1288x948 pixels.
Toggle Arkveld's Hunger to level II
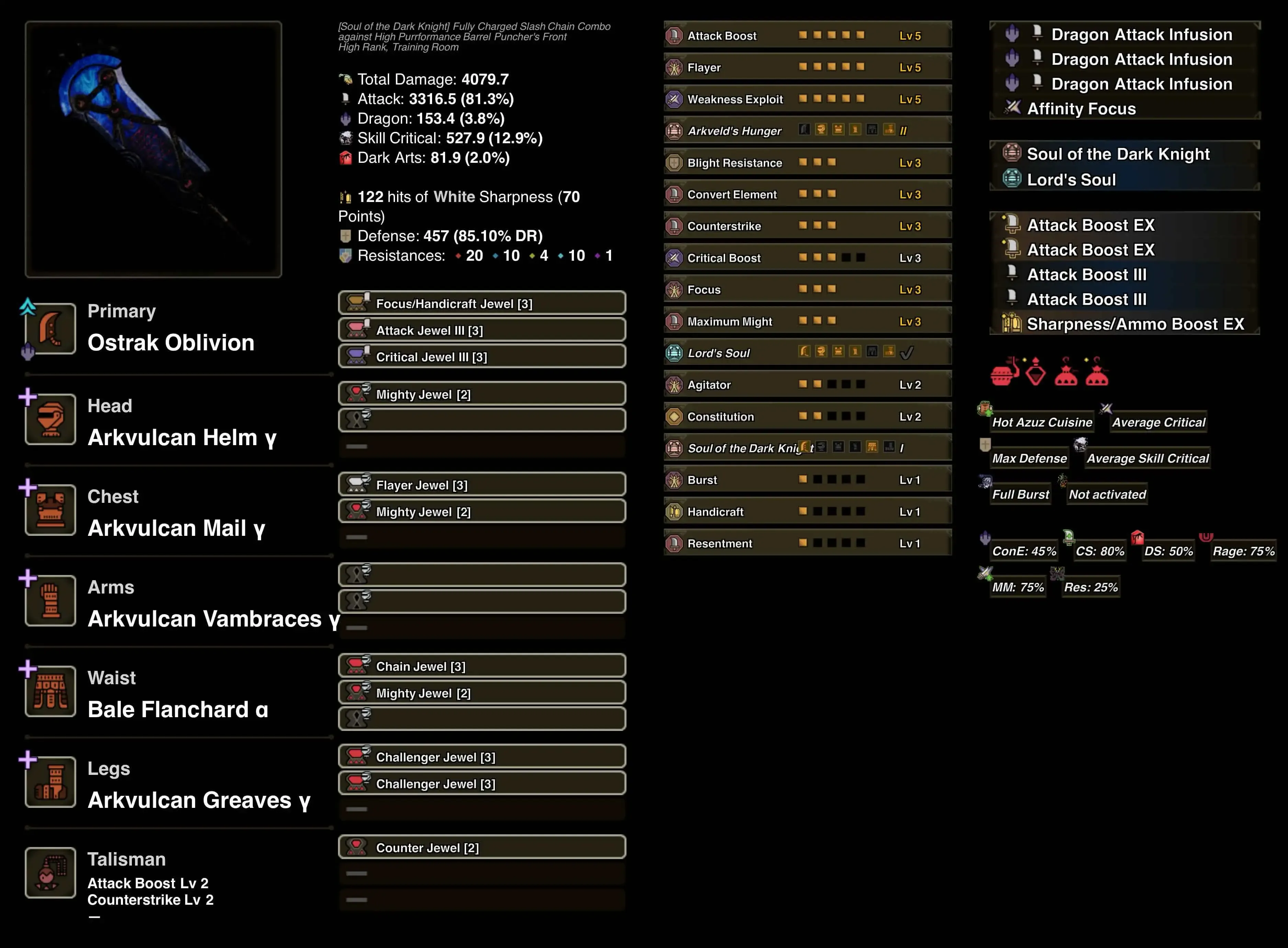(x=904, y=130)
